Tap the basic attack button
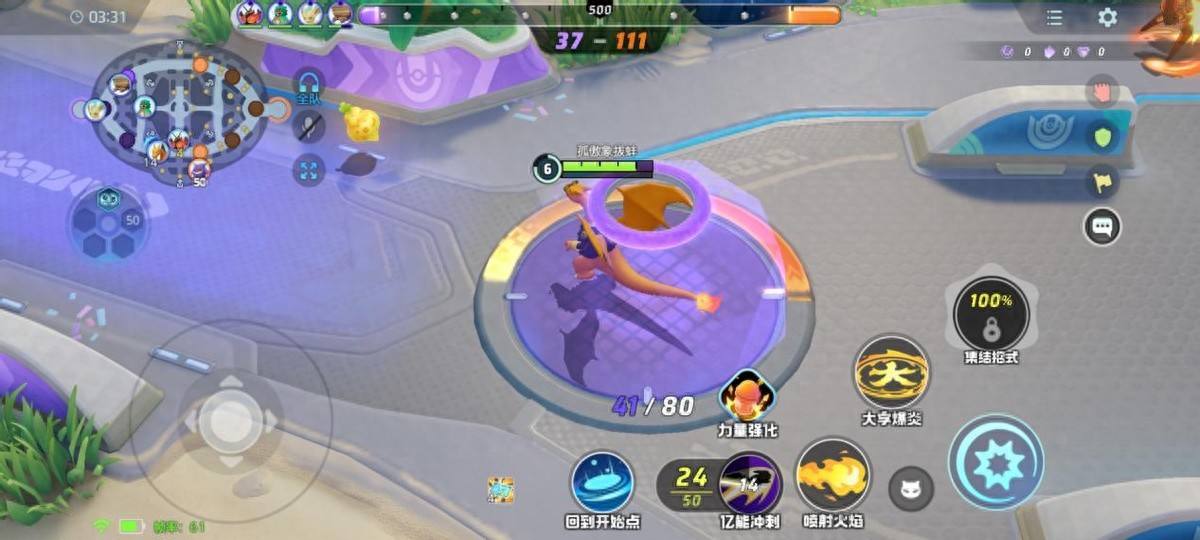1200x540 pixels. (x=996, y=462)
